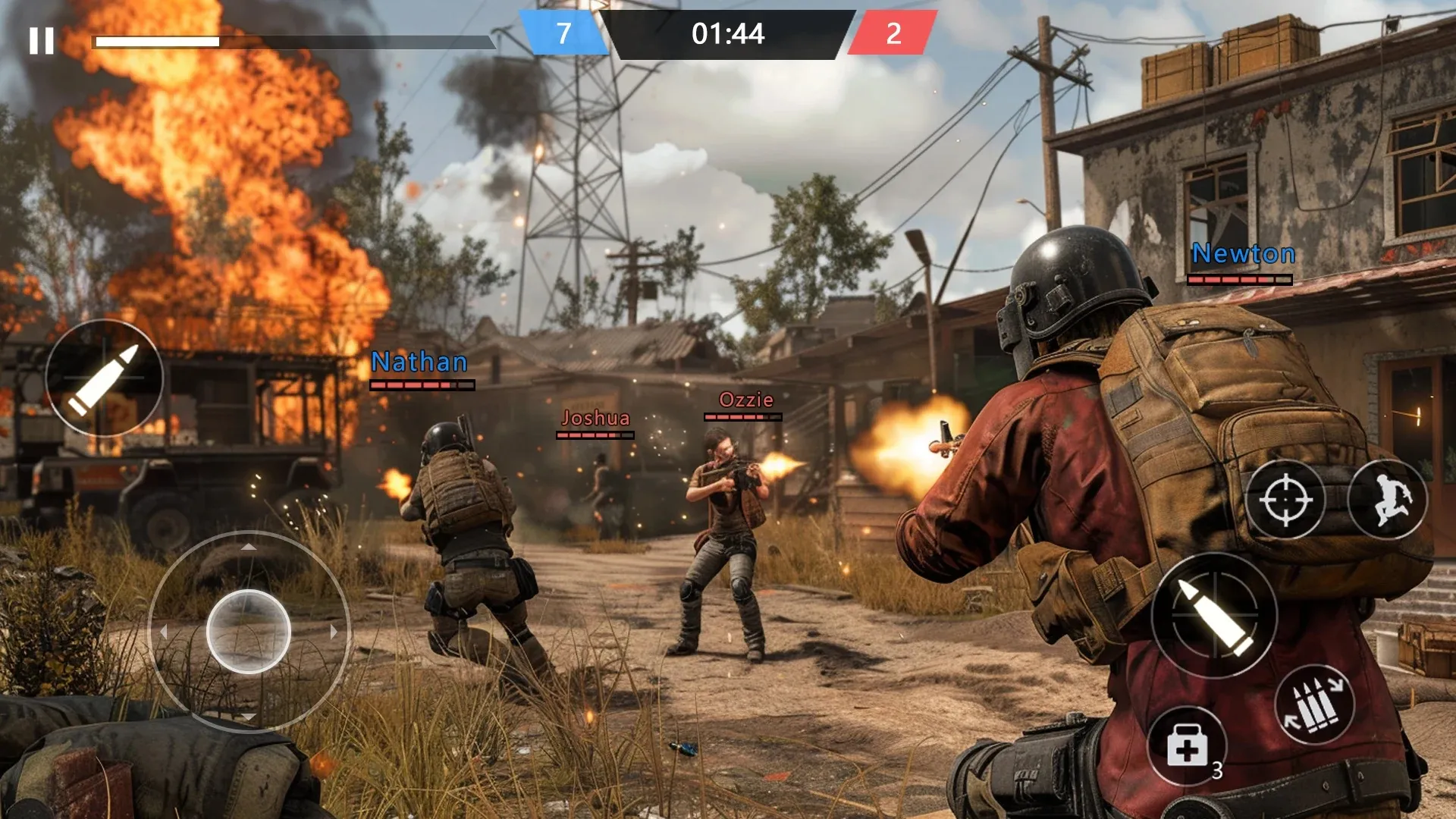
Task: Click the virtual movement joystick knob
Action: point(249,631)
